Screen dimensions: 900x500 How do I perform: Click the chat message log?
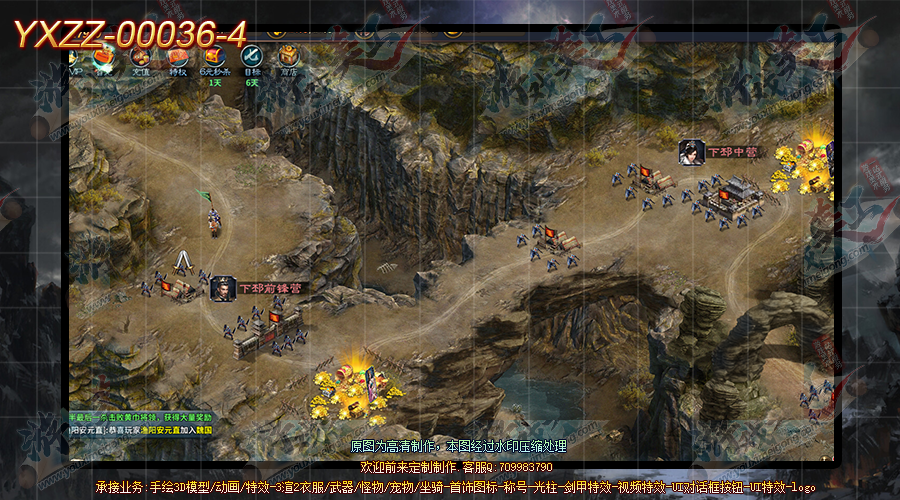[x=140, y=422]
